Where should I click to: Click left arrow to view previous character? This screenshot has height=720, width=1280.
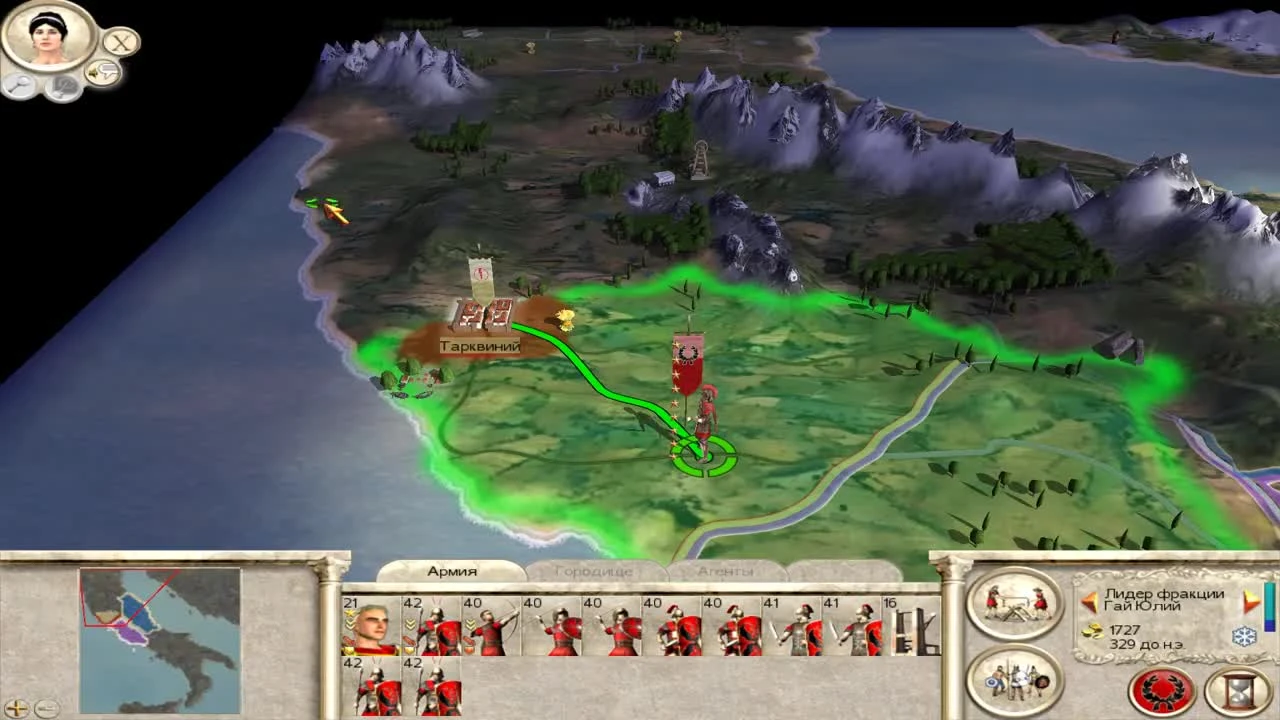[x=1090, y=601]
